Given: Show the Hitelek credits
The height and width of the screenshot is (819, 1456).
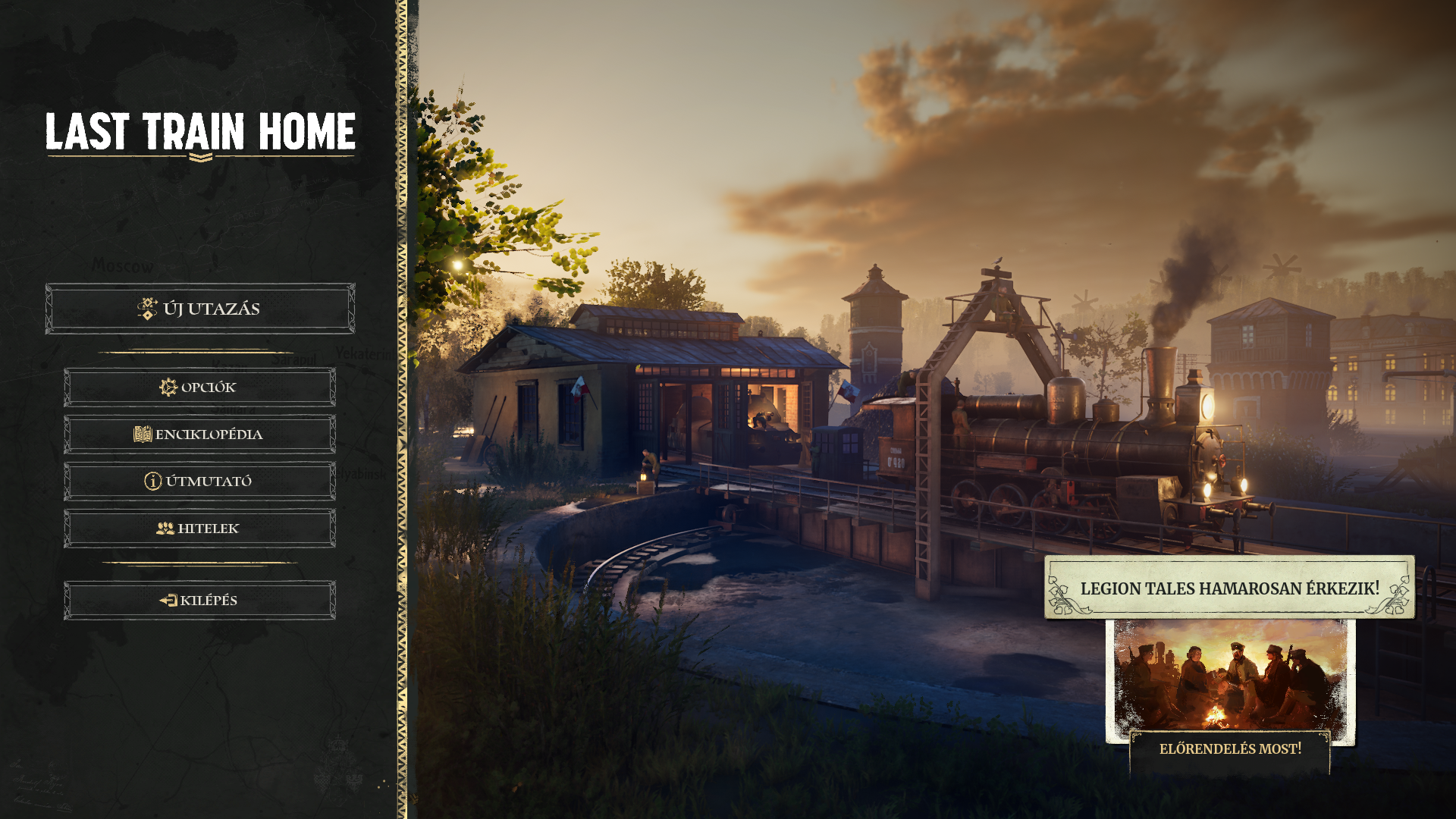Looking at the screenshot, I should (199, 529).
